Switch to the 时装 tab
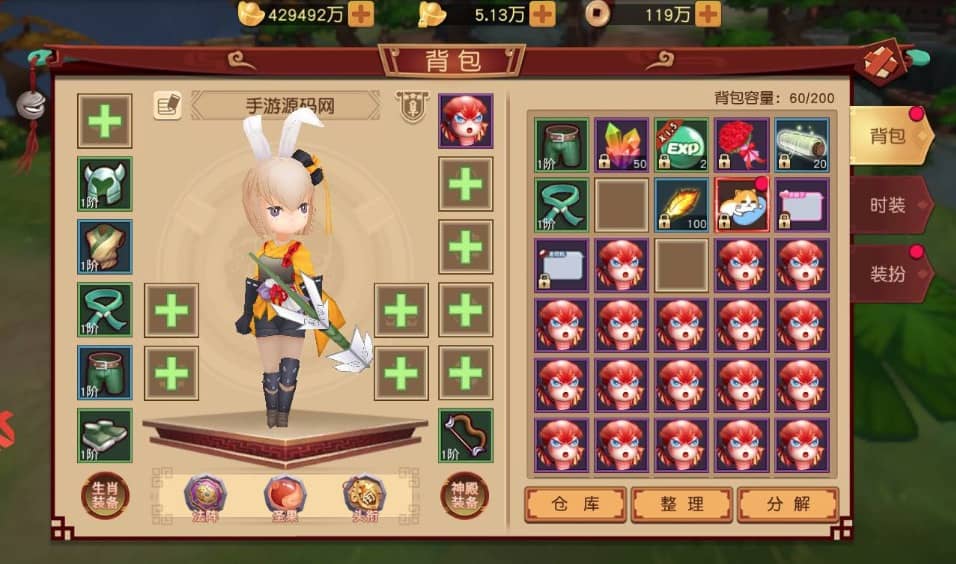The height and width of the screenshot is (564, 956). pos(888,205)
